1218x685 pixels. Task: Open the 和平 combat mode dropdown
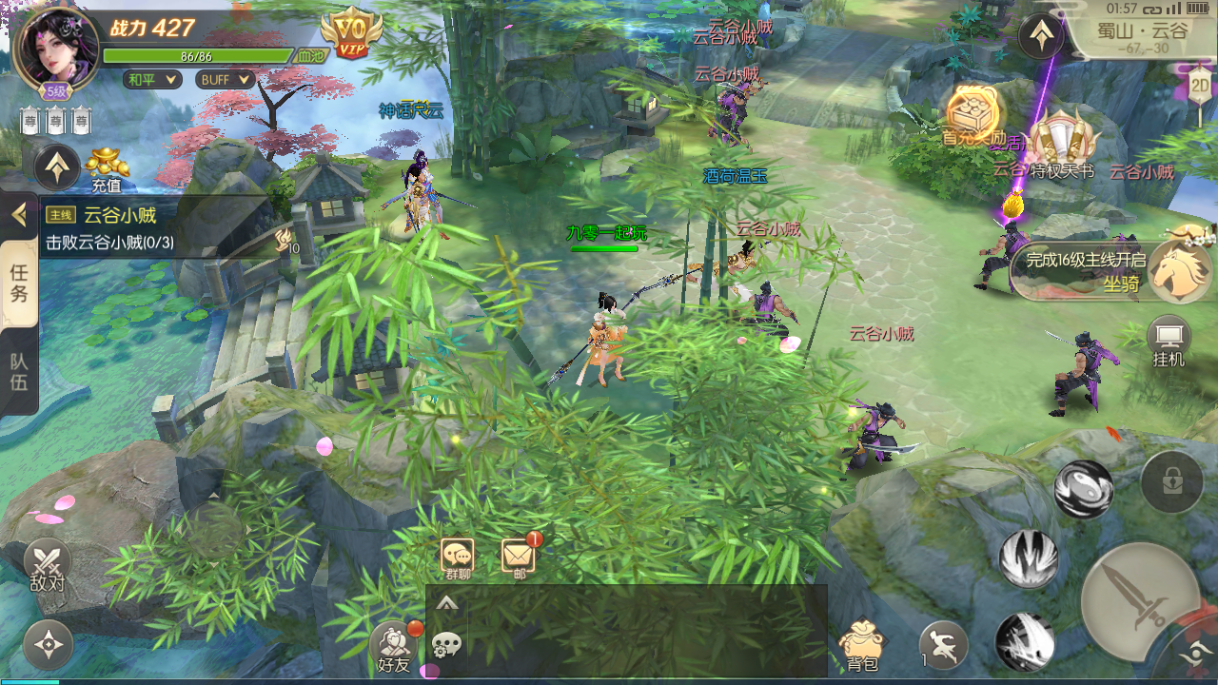click(152, 79)
